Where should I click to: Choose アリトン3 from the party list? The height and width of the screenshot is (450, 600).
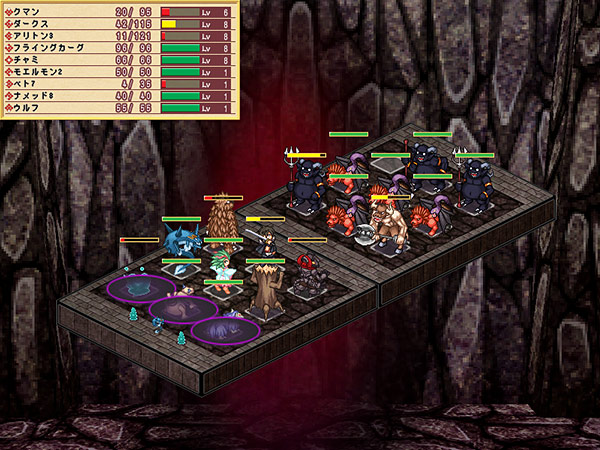pyautogui.click(x=118, y=35)
